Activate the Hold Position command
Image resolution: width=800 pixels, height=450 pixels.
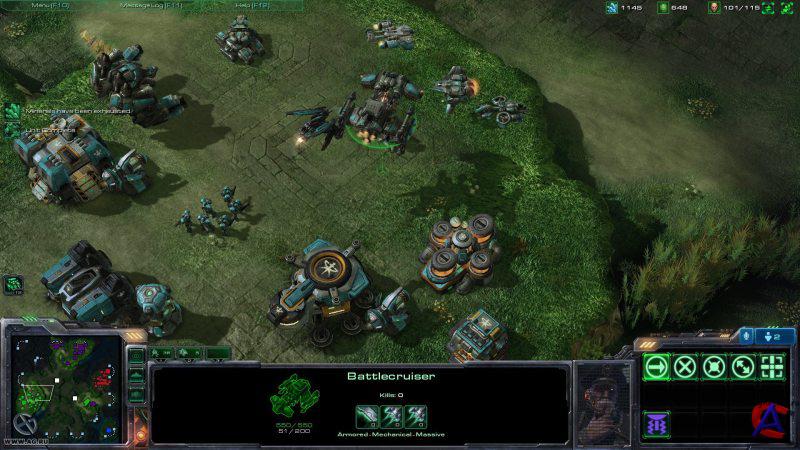[x=714, y=366]
